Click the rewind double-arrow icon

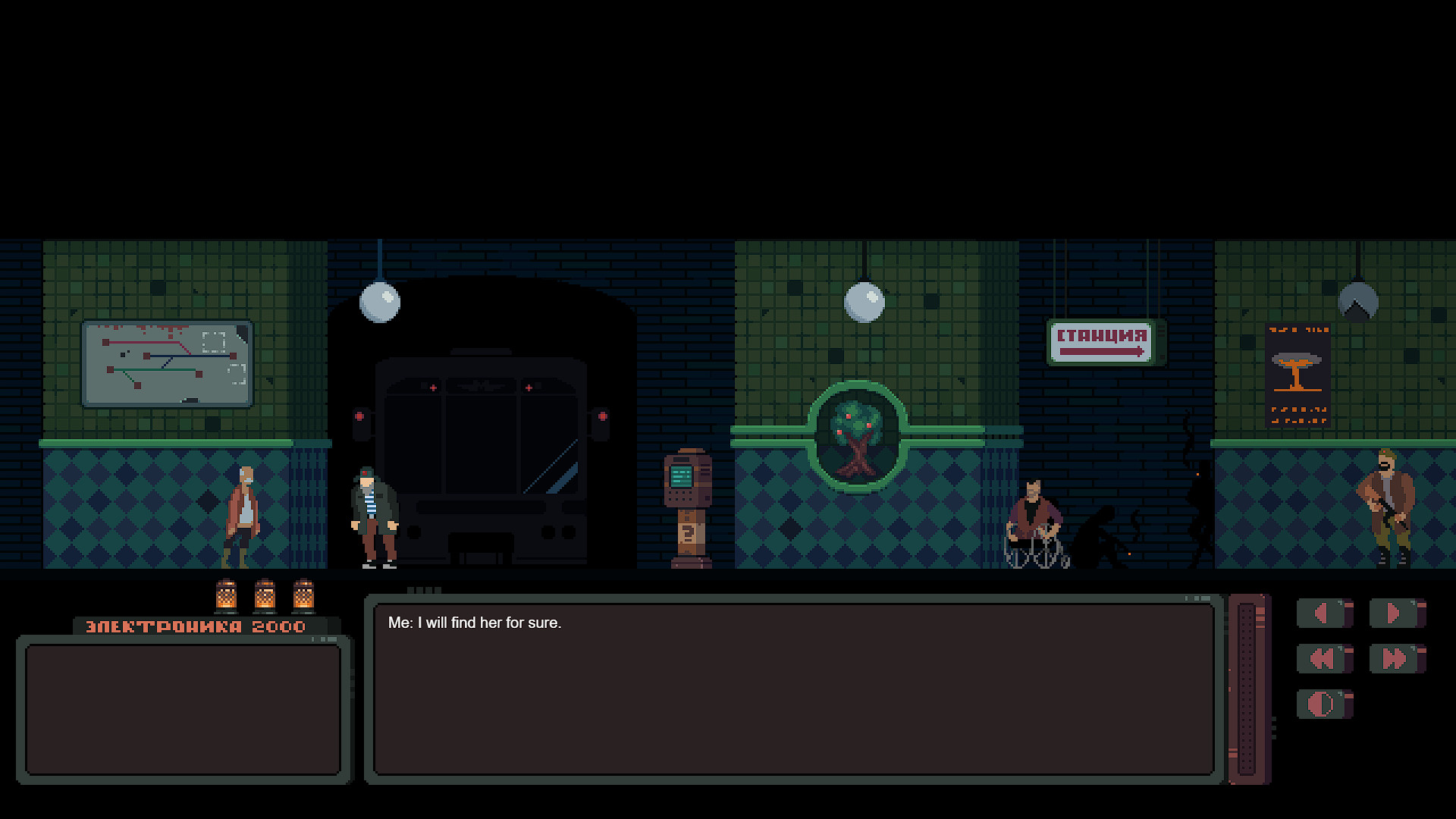pos(1324,659)
